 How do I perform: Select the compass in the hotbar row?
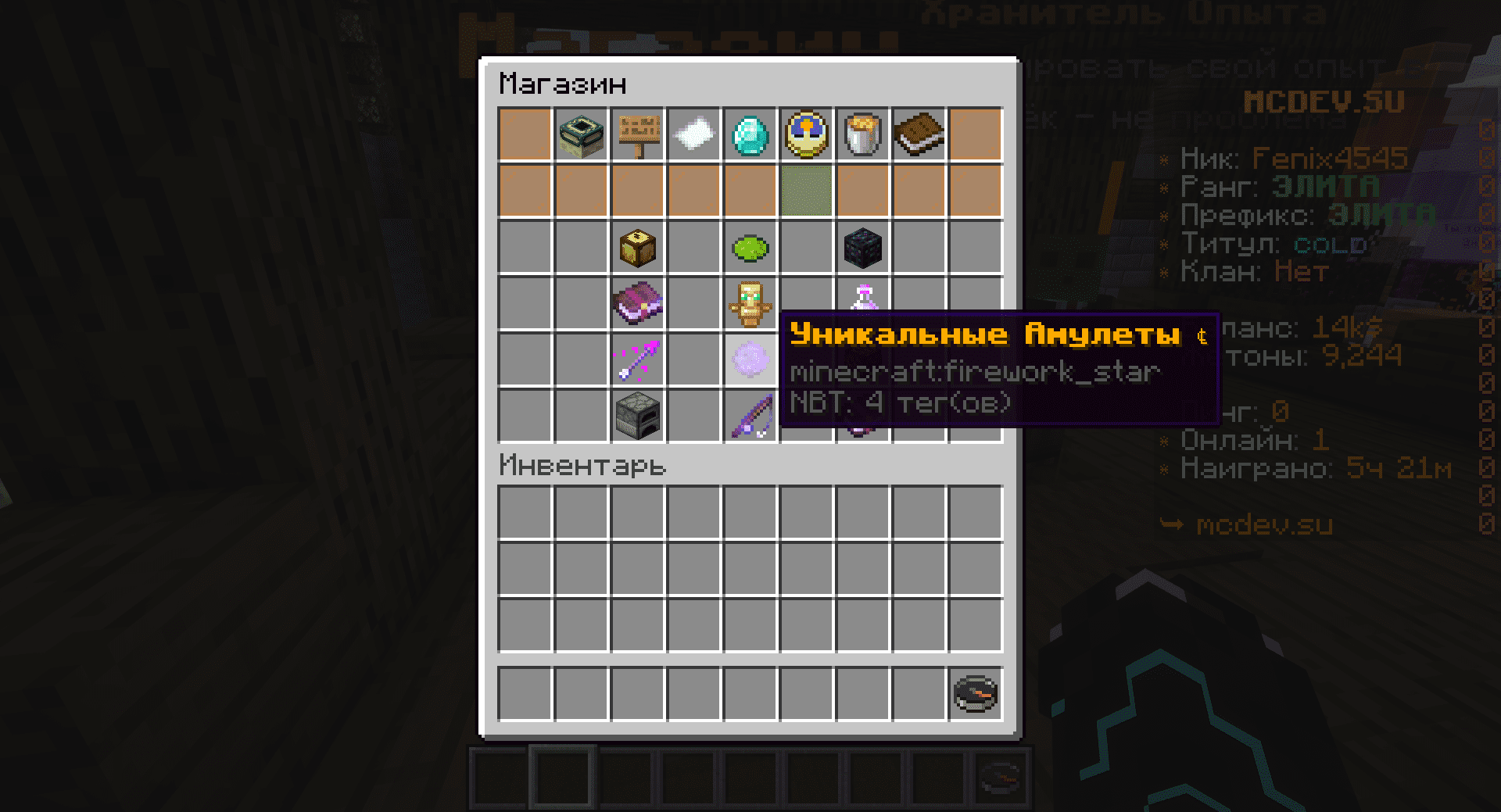[x=976, y=692]
